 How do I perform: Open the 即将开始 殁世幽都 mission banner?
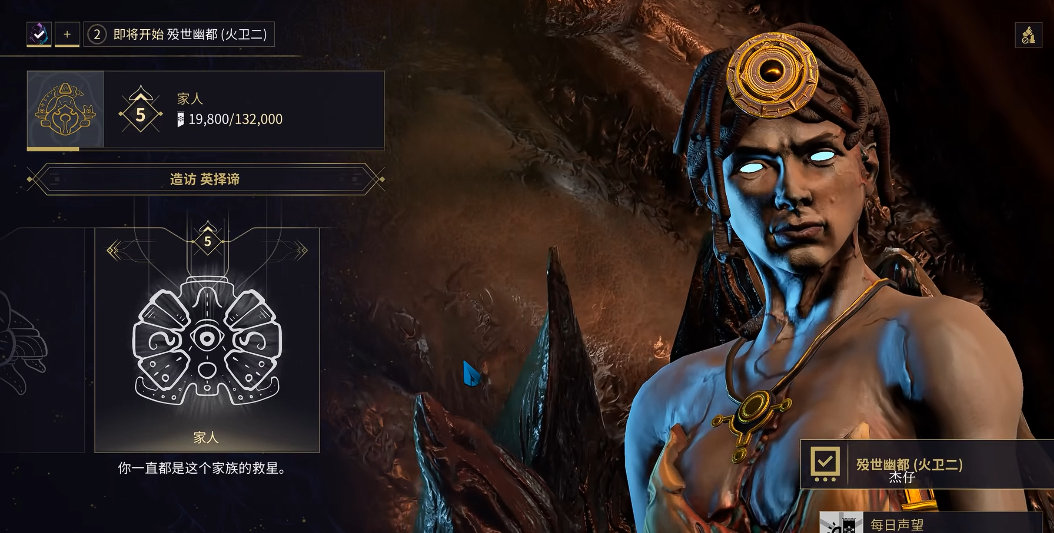180,34
